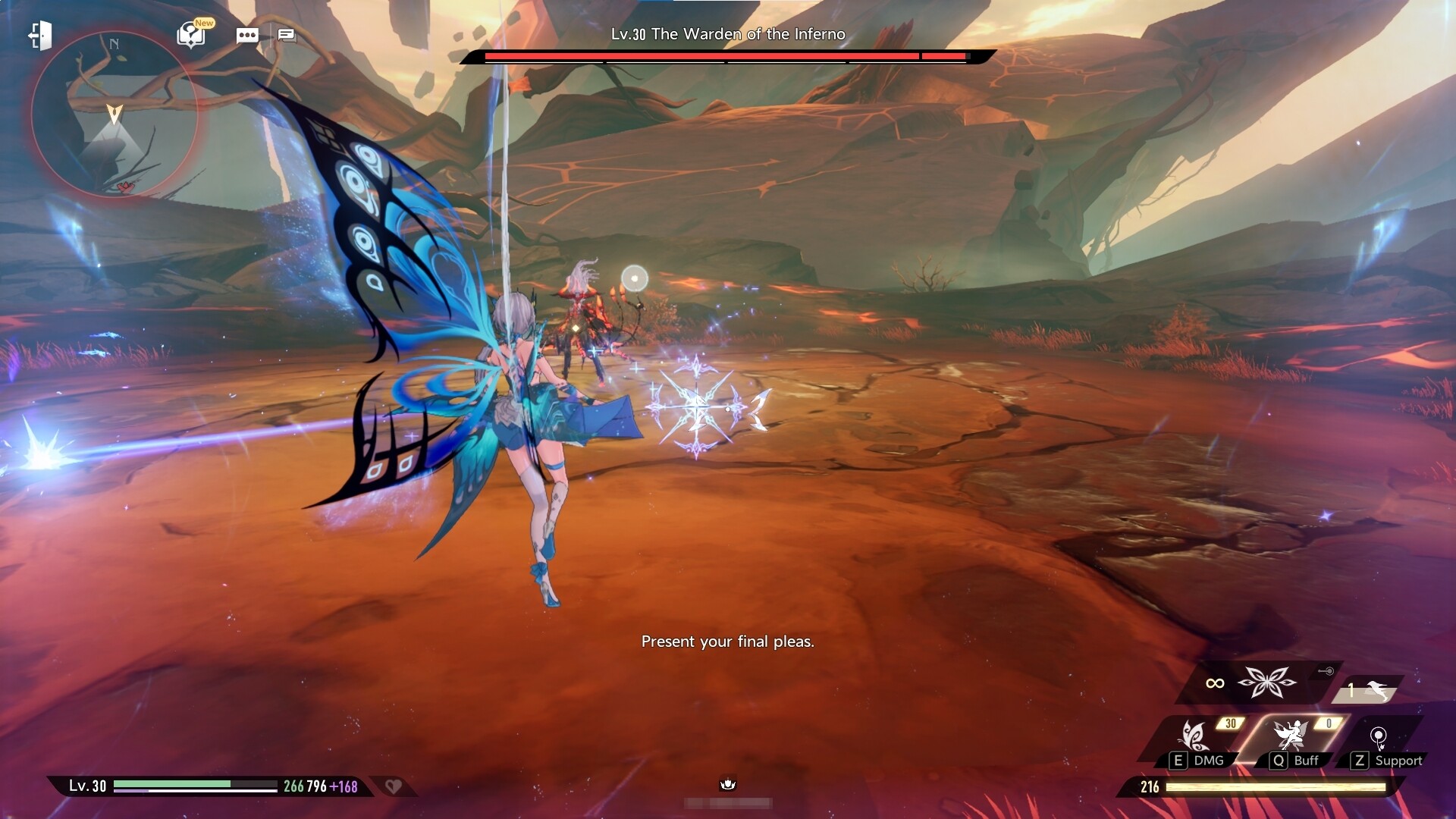Click the energy bar showing 216
This screenshot has width=1456, height=819.
tap(1259, 787)
